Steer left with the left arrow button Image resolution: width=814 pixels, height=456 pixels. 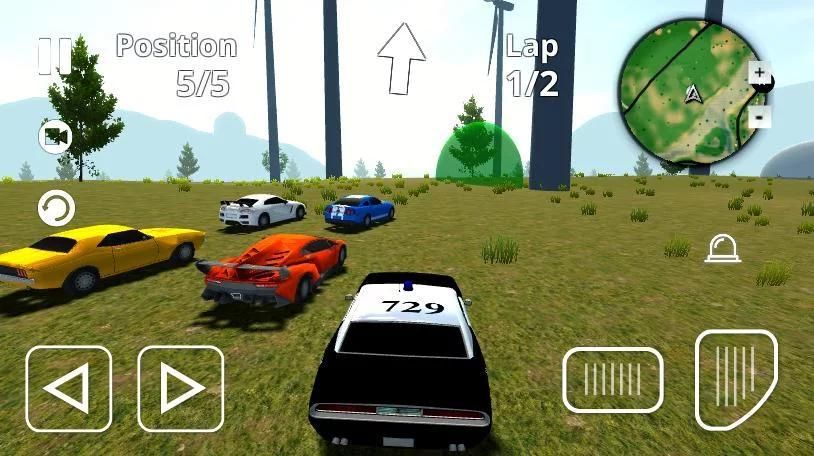[x=69, y=387]
